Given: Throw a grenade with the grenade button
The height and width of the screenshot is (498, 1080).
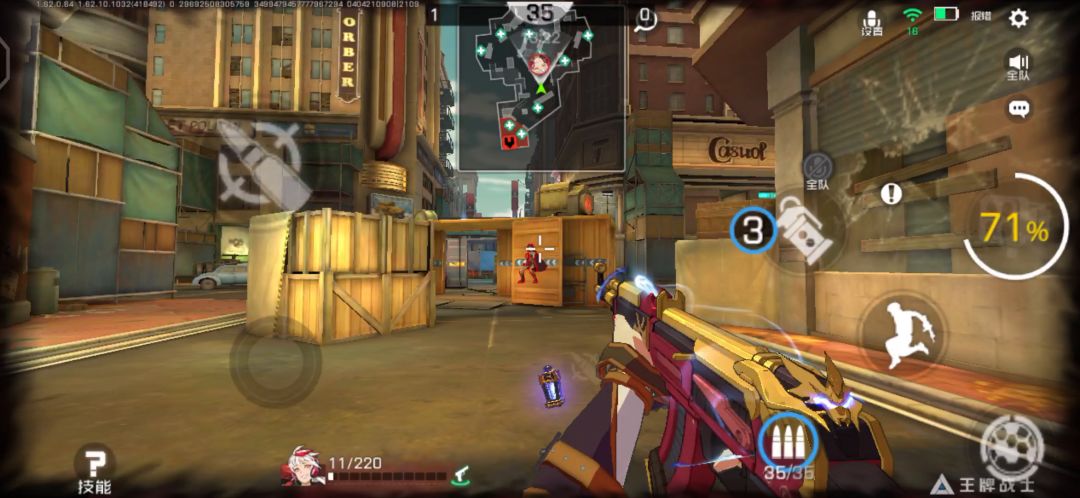Looking at the screenshot, I should pos(805,230).
